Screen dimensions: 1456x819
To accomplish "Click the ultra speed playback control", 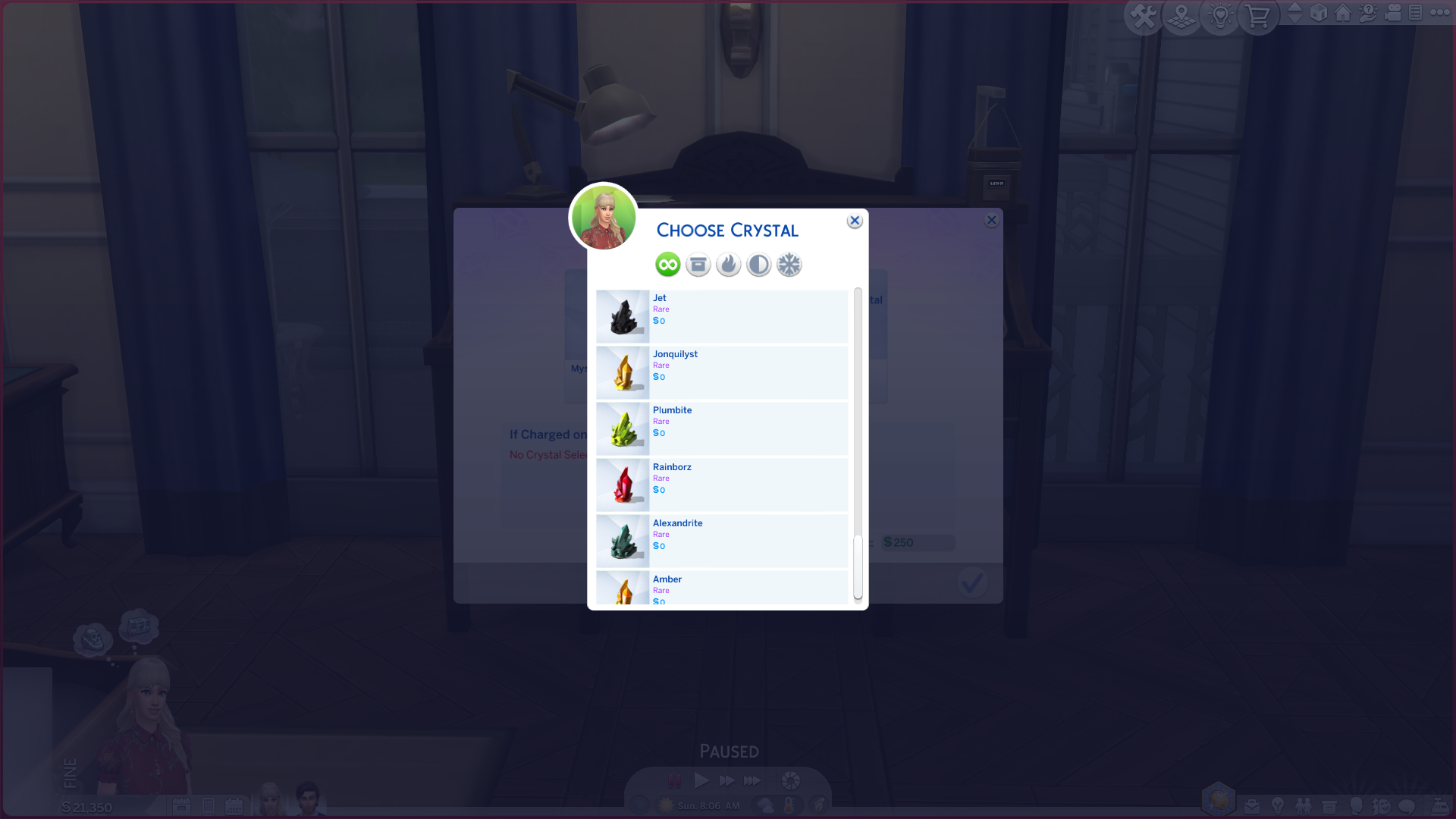I will [x=752, y=780].
